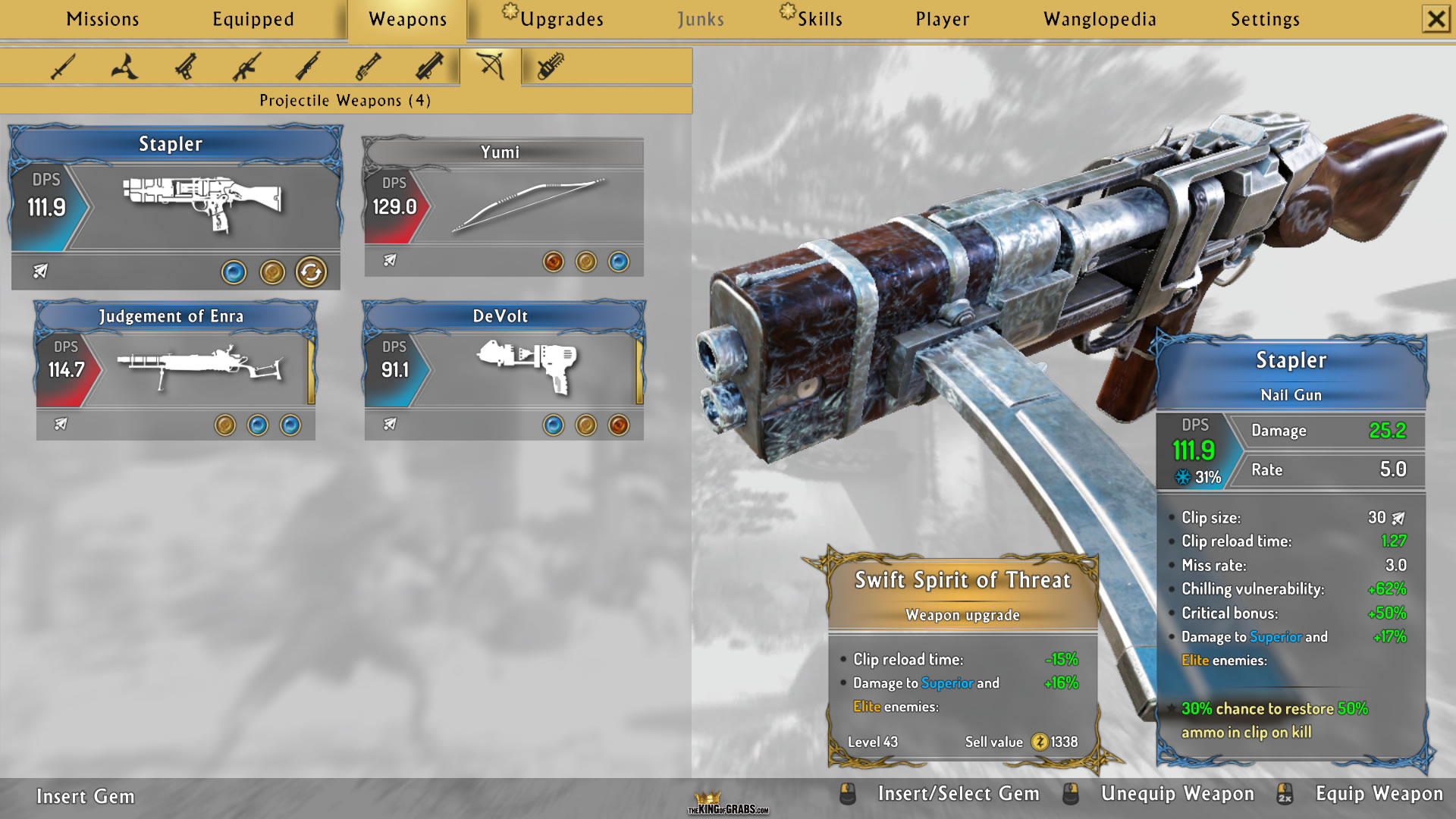This screenshot has height=819, width=1456.
Task: Switch to the shotgun weapon category
Action: click(x=308, y=67)
